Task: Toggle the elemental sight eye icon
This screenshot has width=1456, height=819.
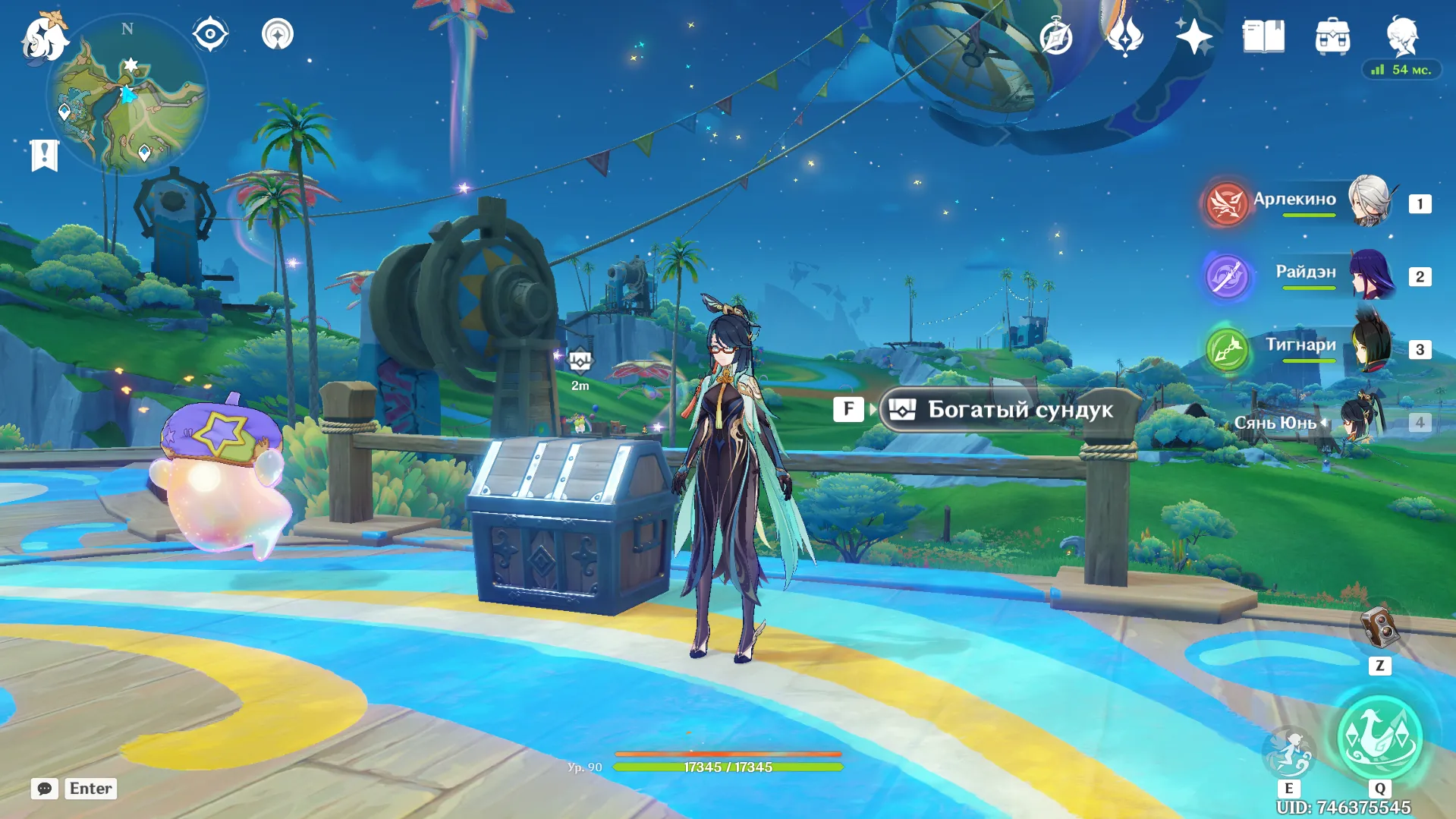Action: [210, 35]
